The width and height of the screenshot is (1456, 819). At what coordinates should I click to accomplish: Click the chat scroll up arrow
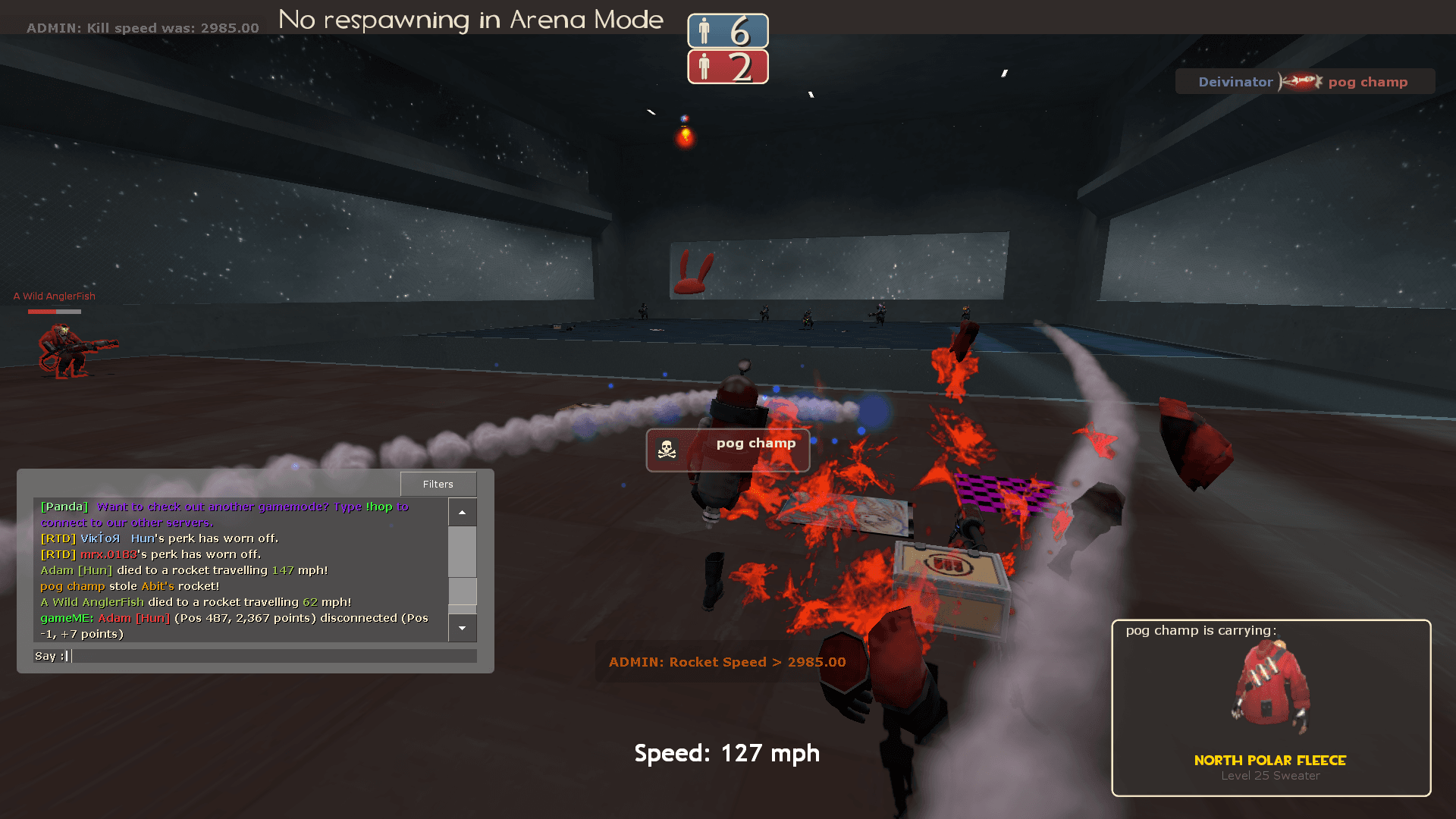(x=462, y=513)
